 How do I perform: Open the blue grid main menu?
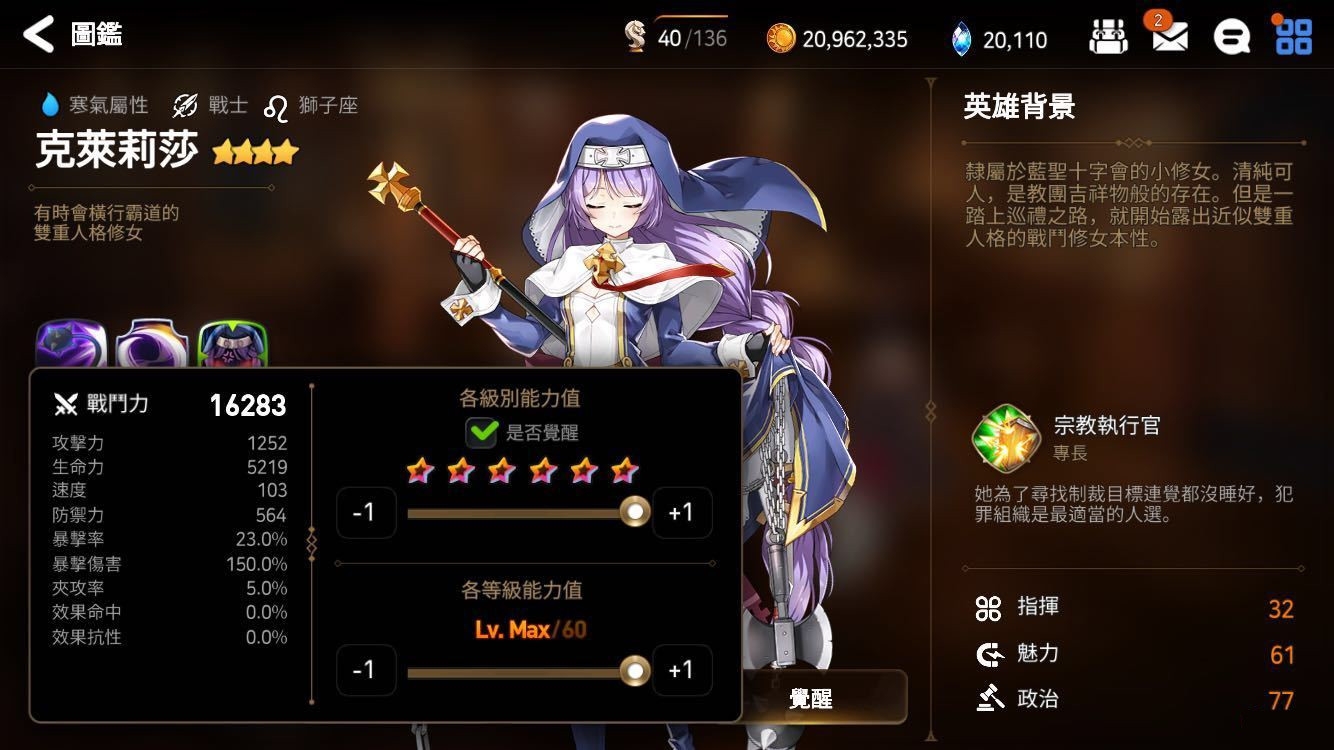pyautogui.click(x=1293, y=37)
